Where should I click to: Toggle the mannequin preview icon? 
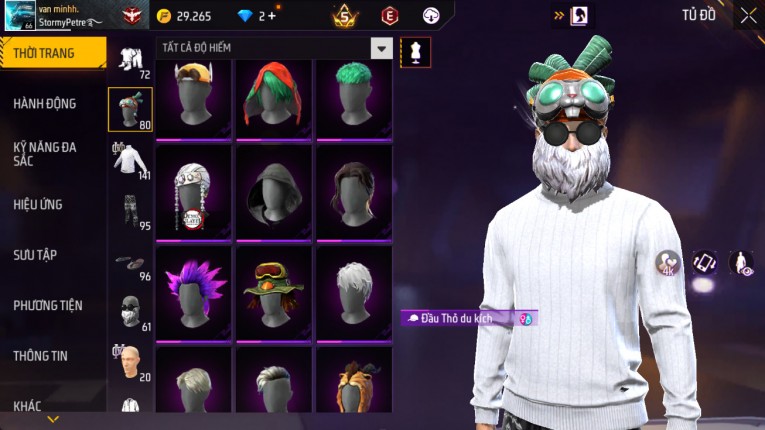coord(415,52)
